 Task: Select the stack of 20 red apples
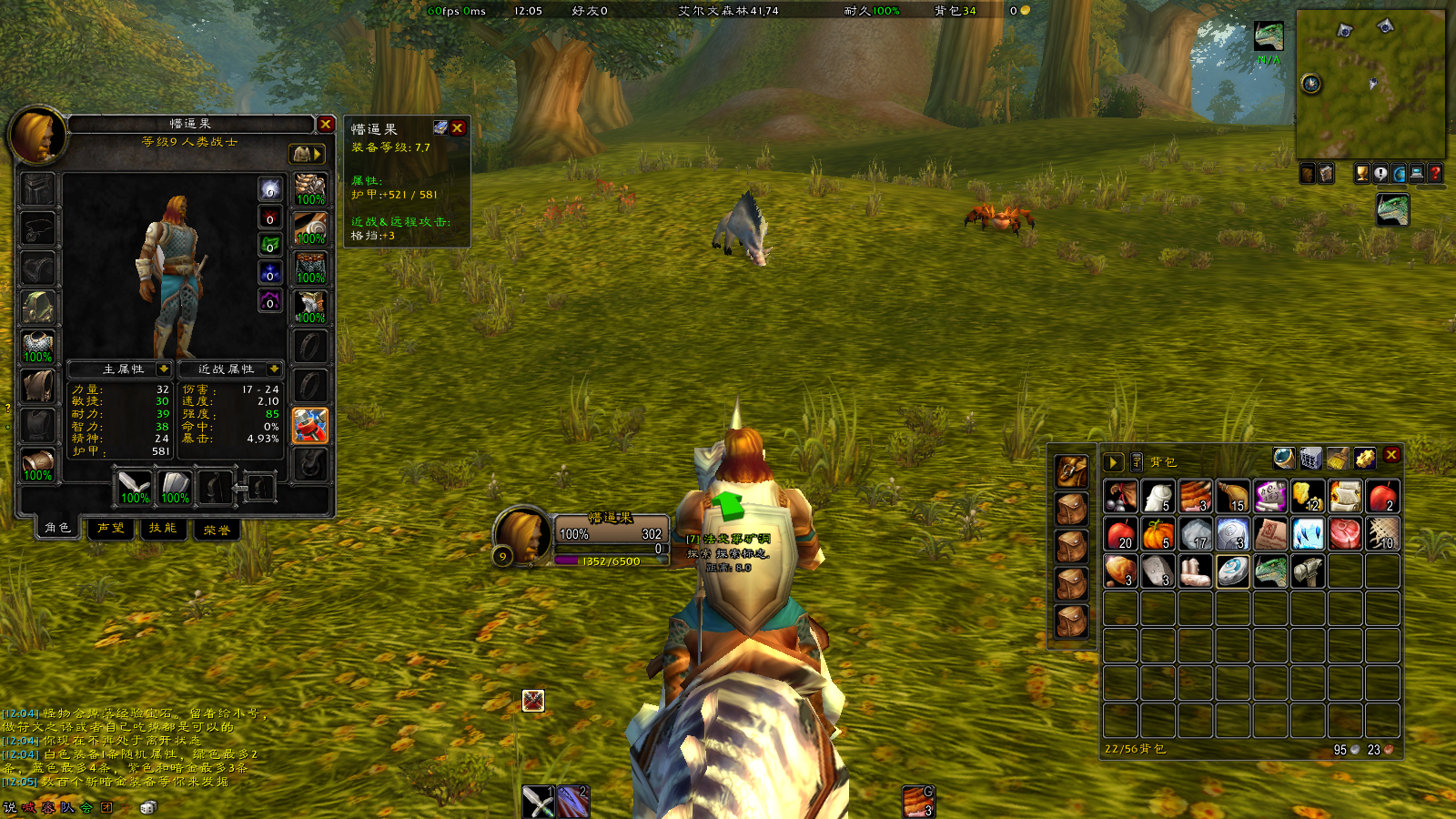1120,534
